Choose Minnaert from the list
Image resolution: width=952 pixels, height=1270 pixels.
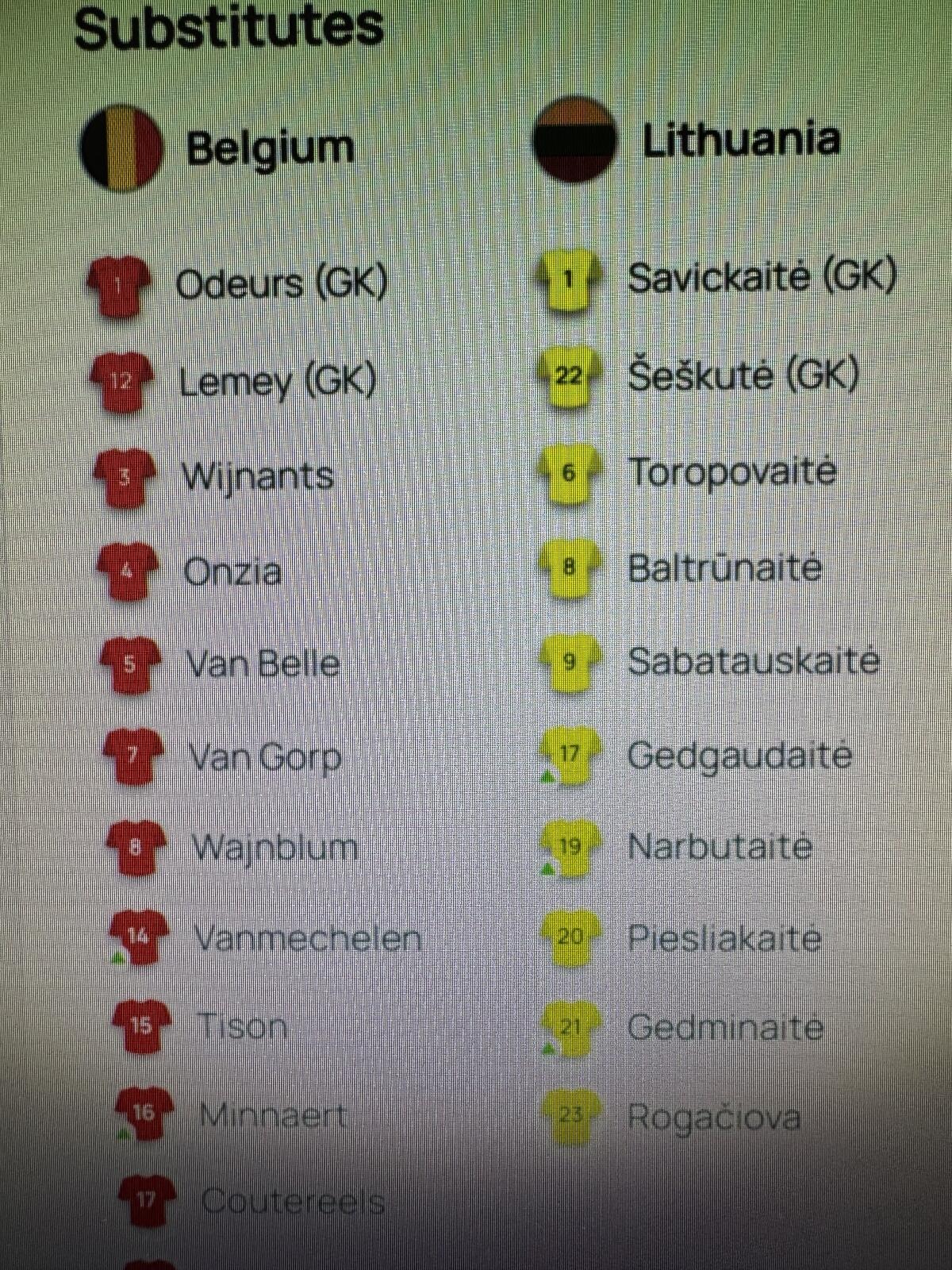pos(273,1116)
